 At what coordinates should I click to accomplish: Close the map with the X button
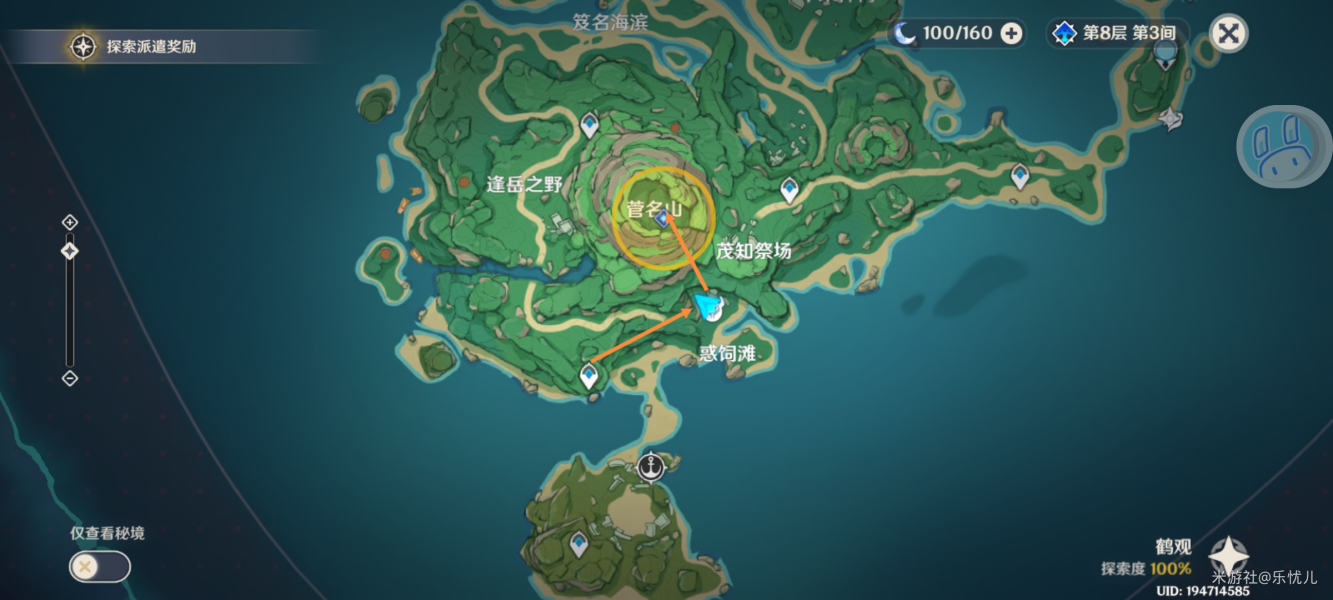click(1228, 34)
